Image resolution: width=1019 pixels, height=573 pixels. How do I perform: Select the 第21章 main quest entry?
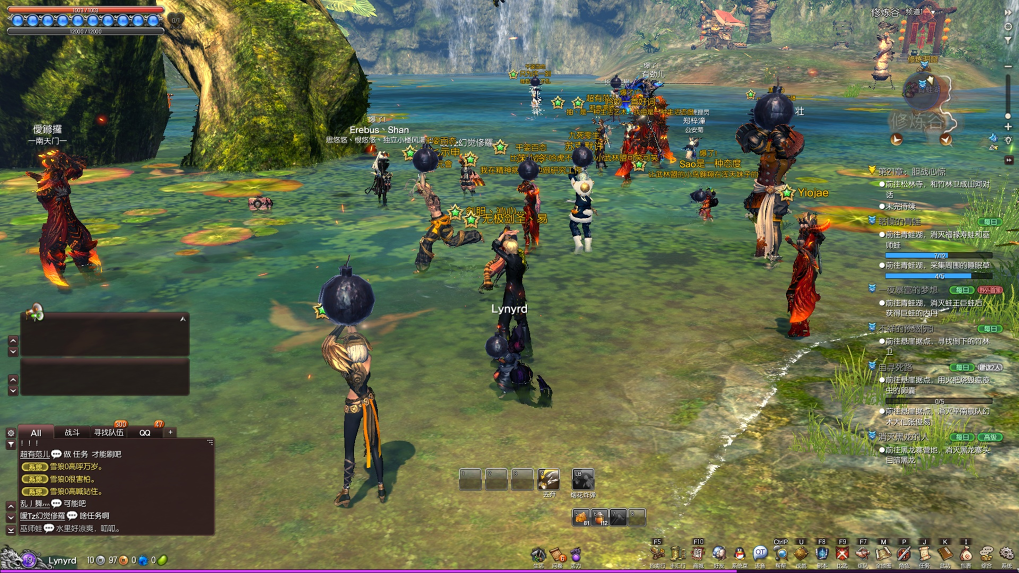[x=912, y=172]
